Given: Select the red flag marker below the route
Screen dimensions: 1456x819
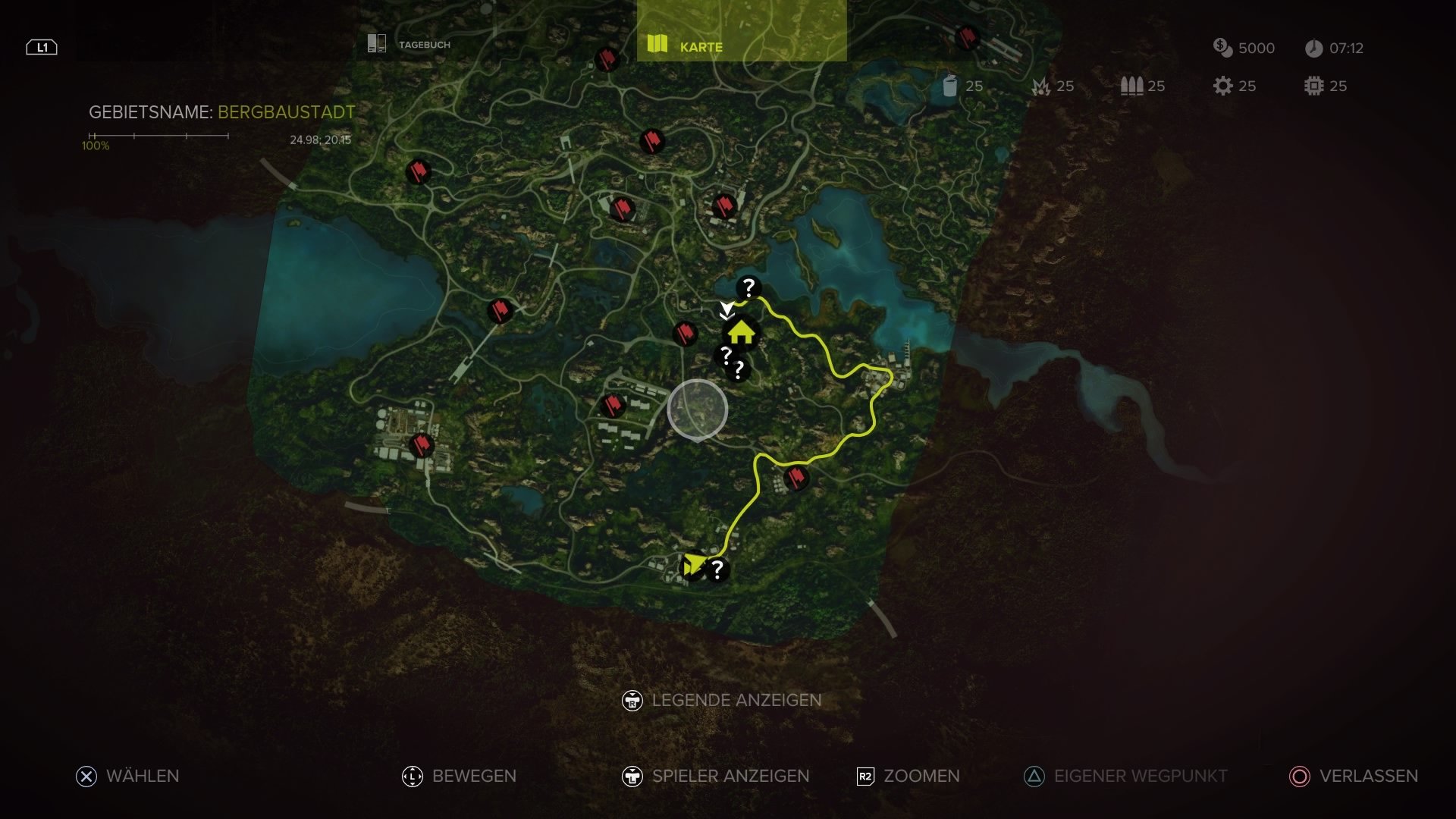Looking at the screenshot, I should coord(795,477).
